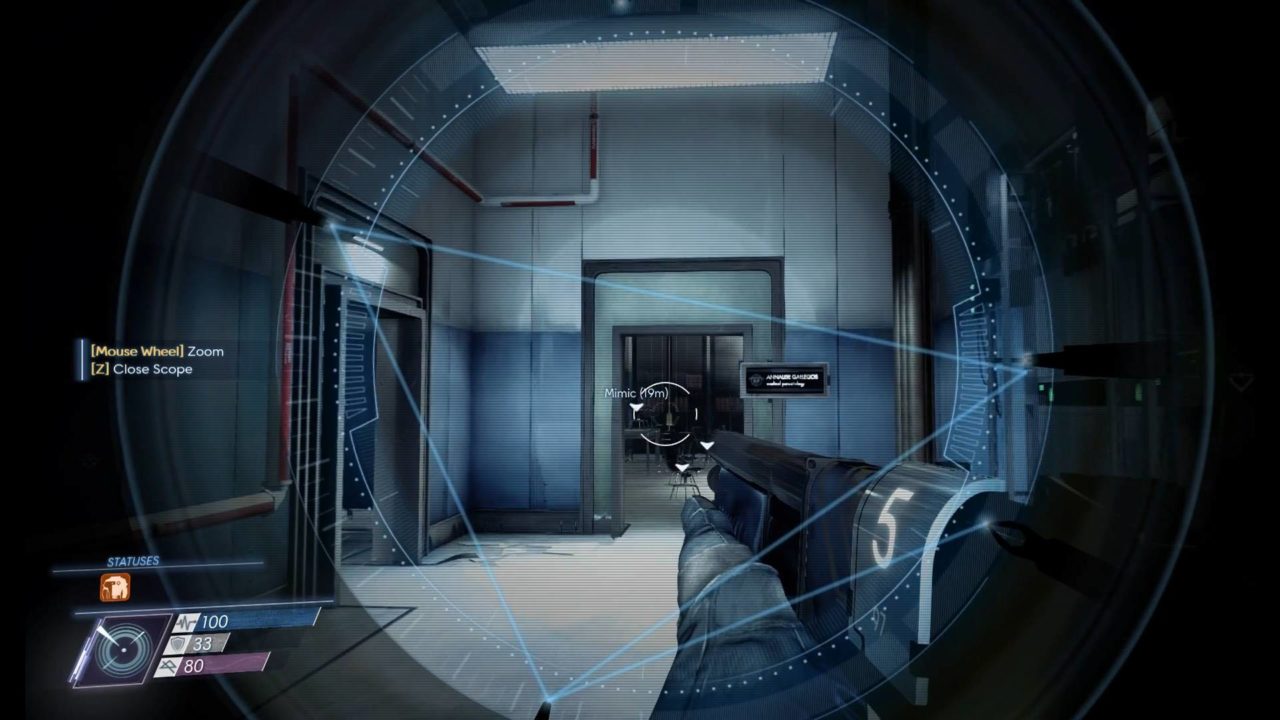Select the psi points icon beside 80
1280x720 pixels.
[x=169, y=665]
